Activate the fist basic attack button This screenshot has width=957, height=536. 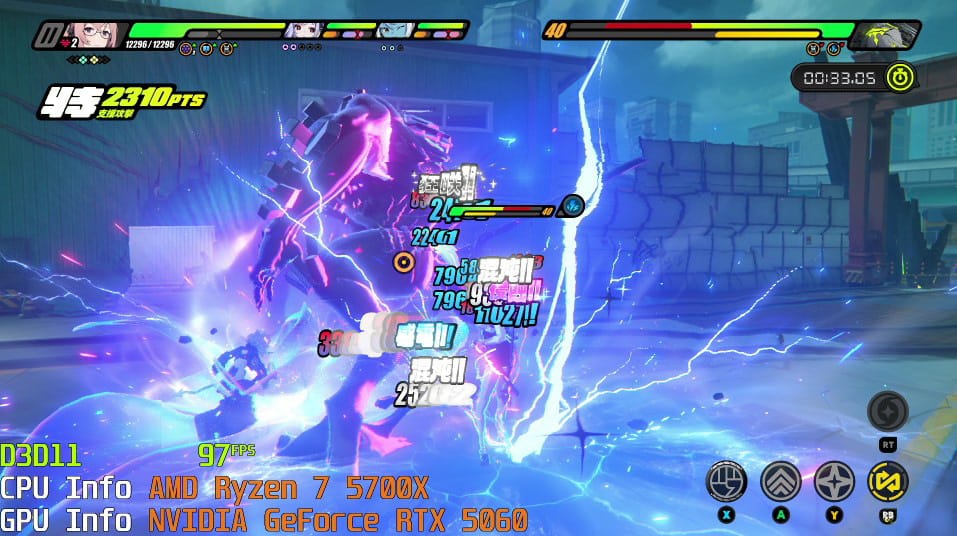point(726,481)
